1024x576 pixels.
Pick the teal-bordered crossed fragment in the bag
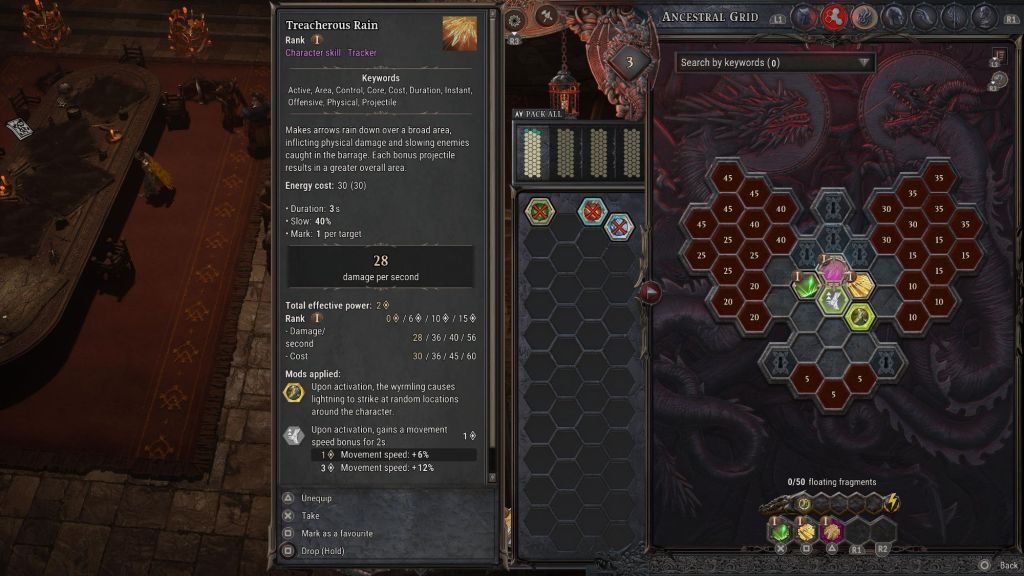(592, 211)
